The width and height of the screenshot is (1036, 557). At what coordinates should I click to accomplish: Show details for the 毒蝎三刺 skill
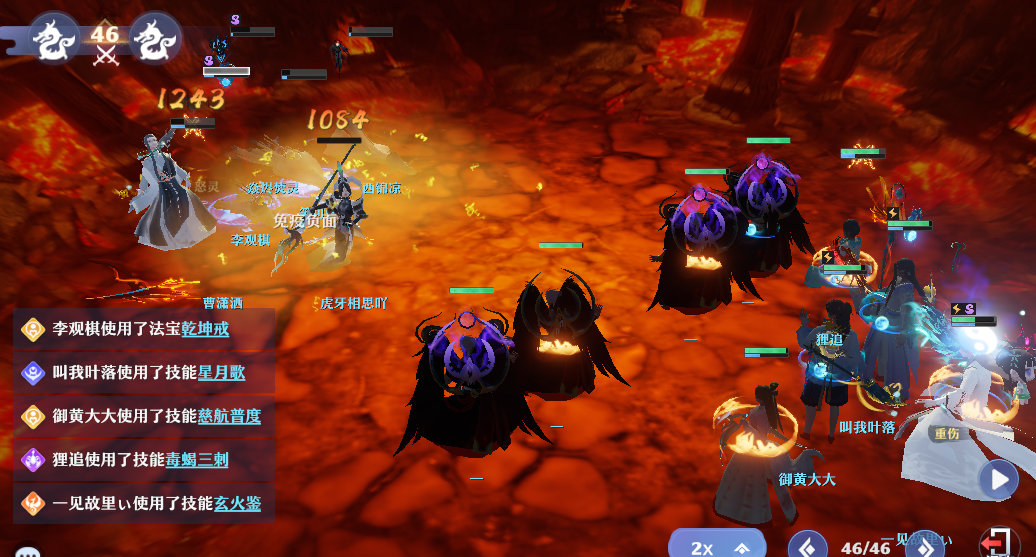click(196, 460)
